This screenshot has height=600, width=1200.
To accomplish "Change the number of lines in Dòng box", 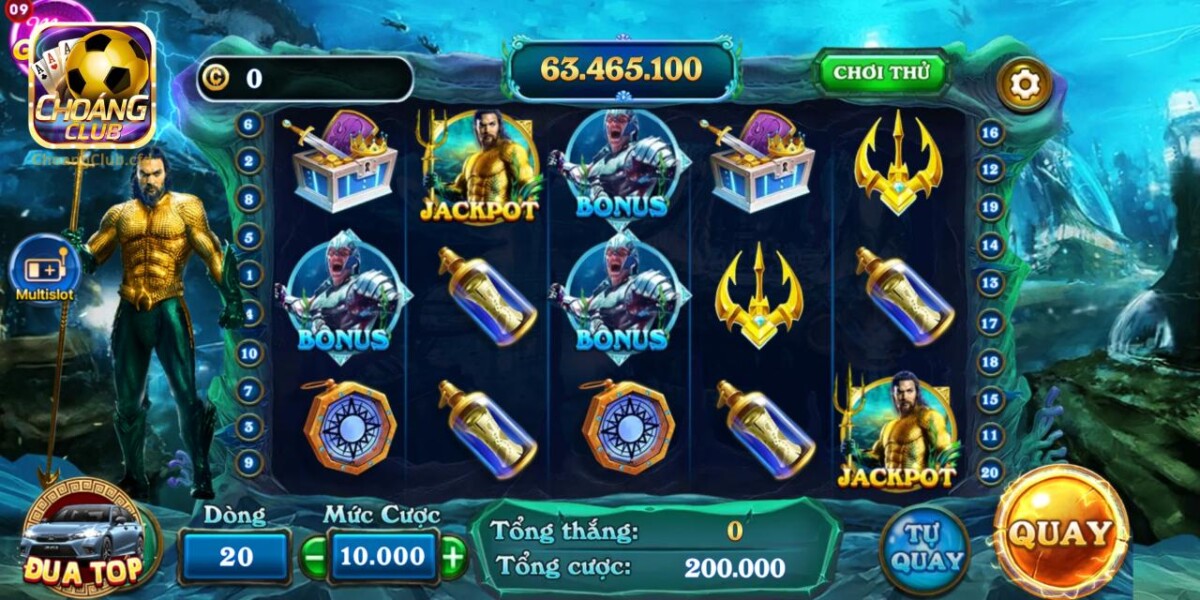I will tap(235, 557).
